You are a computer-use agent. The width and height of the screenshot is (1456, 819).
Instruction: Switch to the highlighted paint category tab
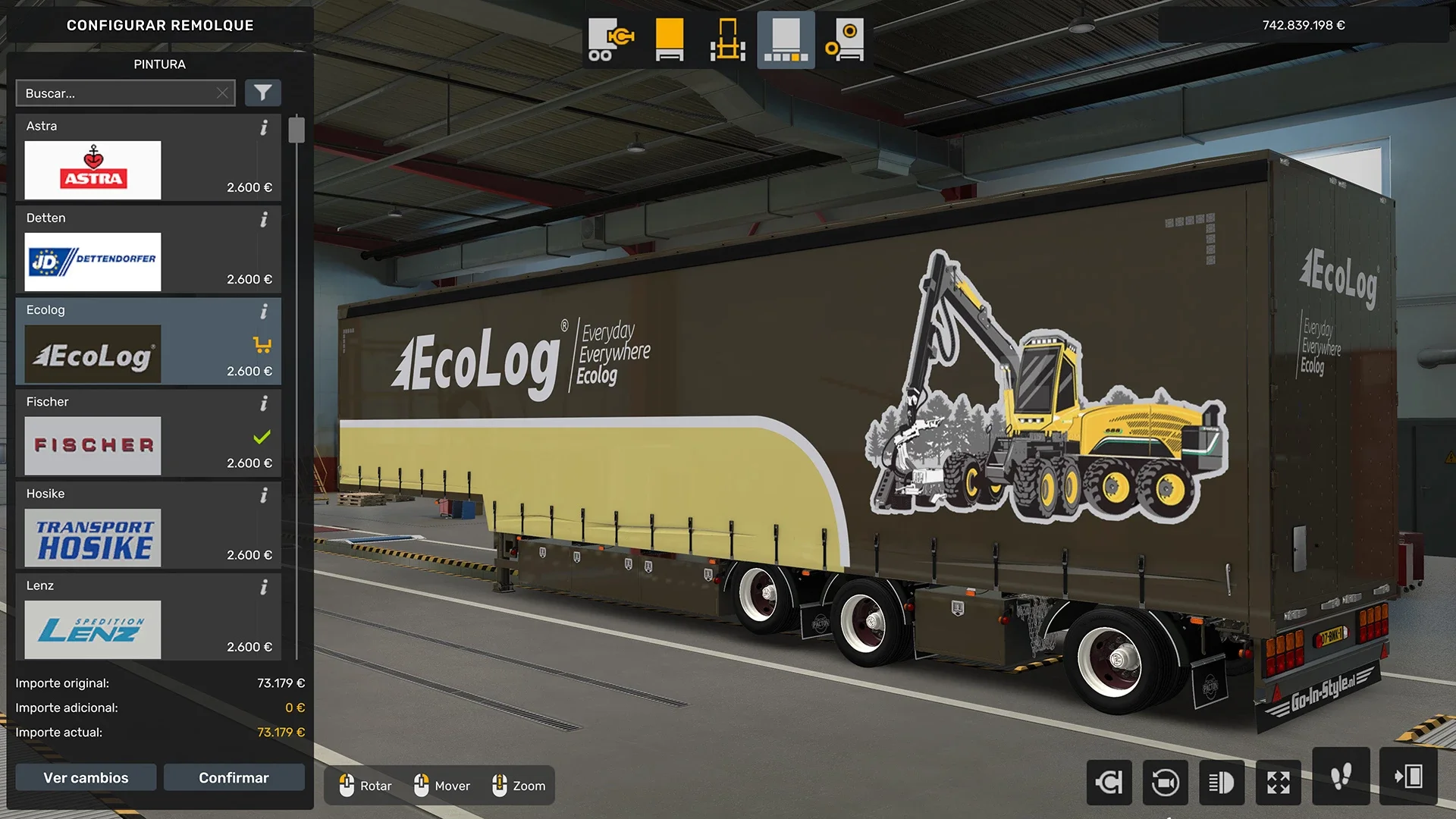pyautogui.click(x=786, y=39)
